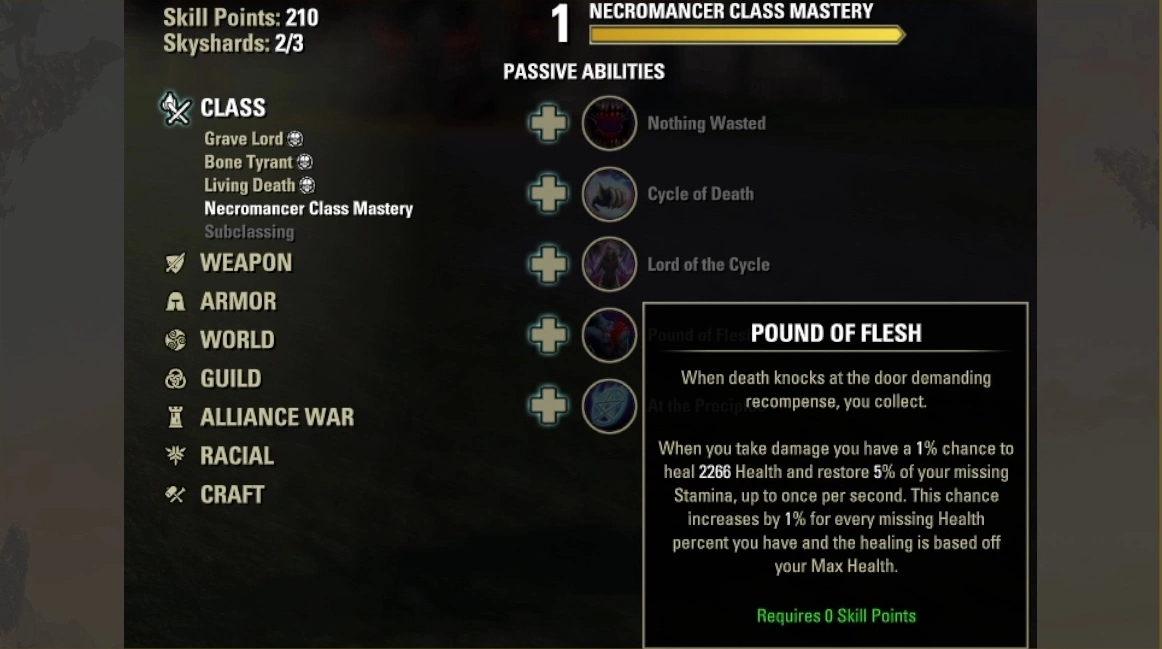The image size is (1162, 649).
Task: Open the Class skill category
Action: [x=232, y=108]
